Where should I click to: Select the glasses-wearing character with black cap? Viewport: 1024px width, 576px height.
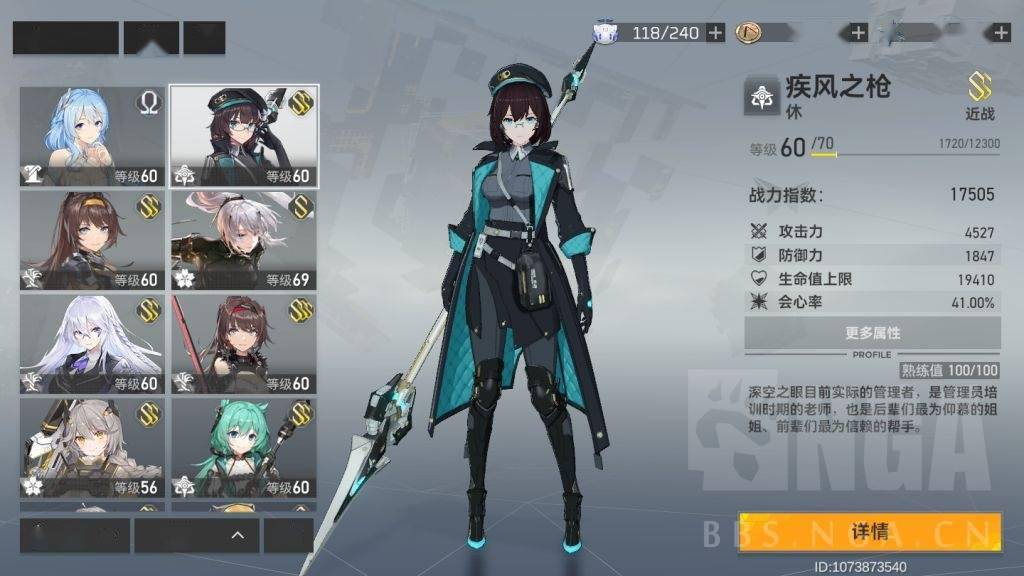pos(244,137)
